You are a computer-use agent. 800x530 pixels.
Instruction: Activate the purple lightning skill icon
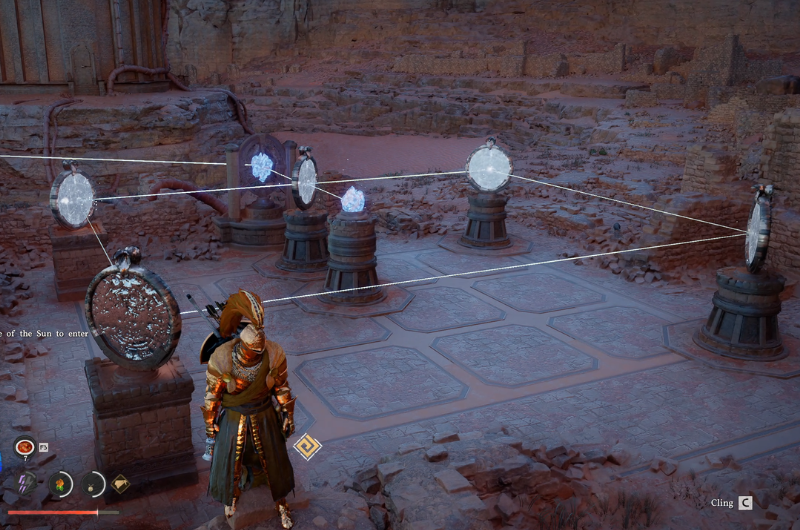pos(27,483)
